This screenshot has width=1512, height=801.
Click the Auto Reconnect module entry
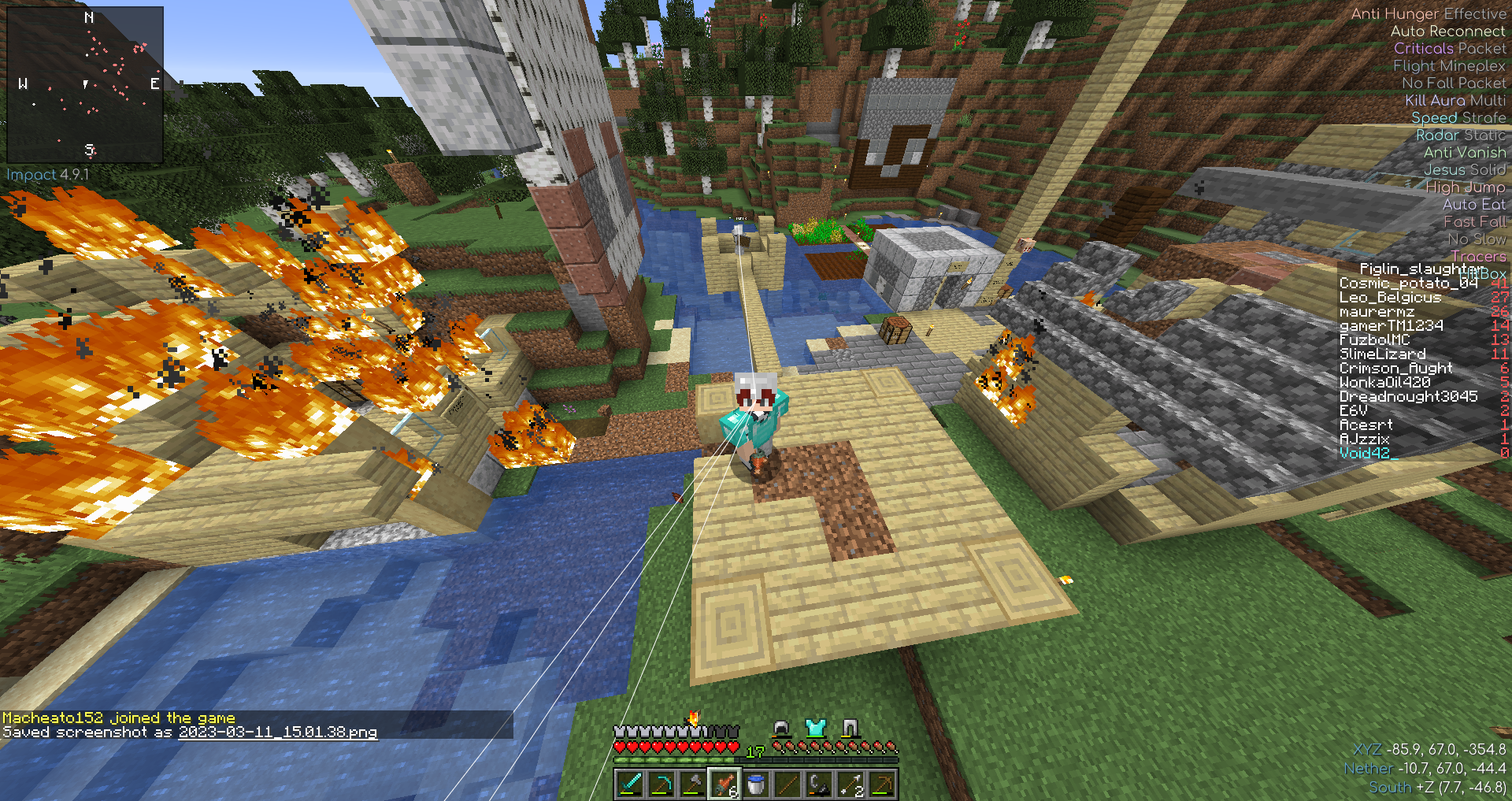pyautogui.click(x=1447, y=32)
